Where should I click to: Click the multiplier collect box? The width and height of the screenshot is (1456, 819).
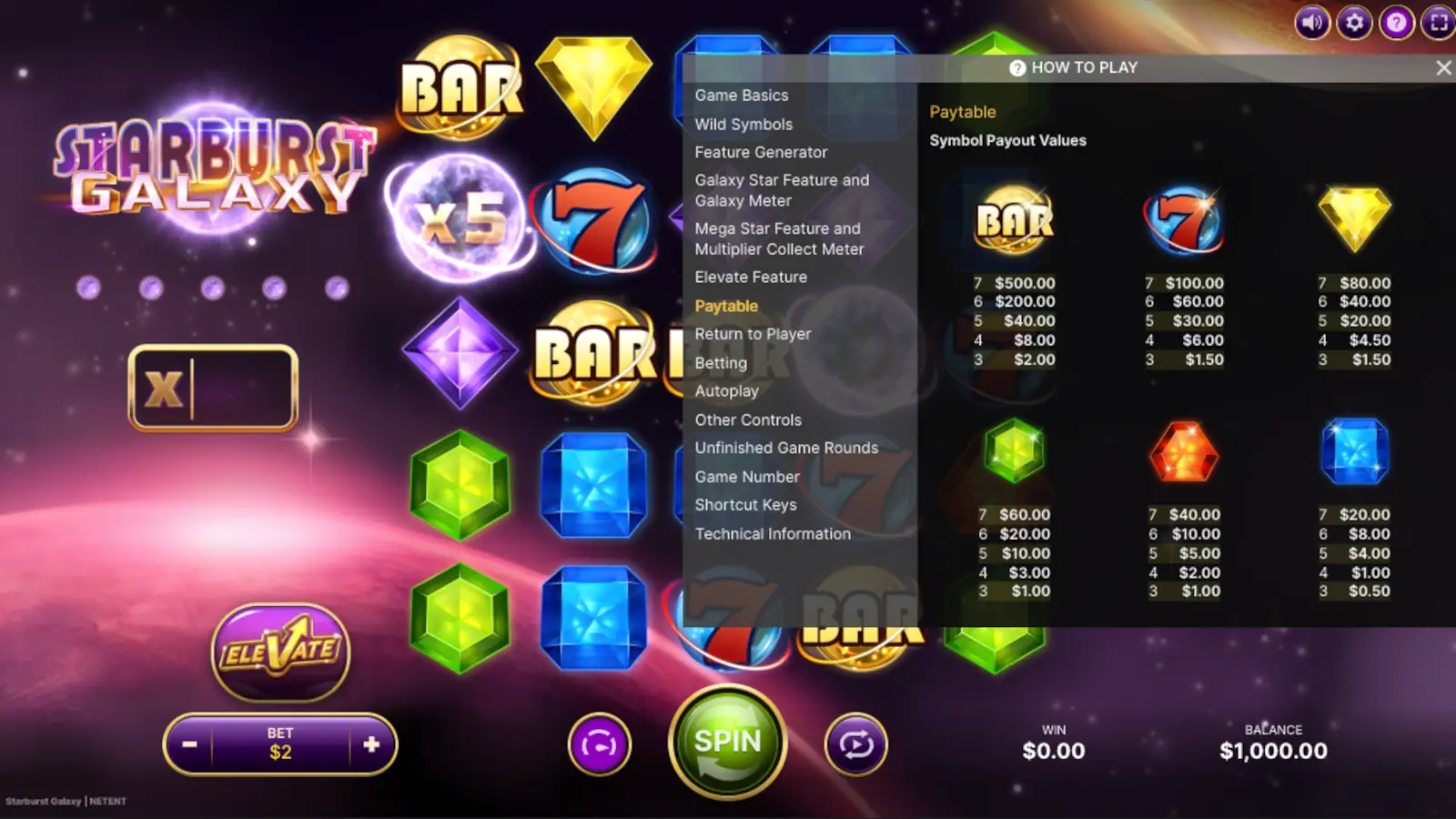click(x=213, y=388)
